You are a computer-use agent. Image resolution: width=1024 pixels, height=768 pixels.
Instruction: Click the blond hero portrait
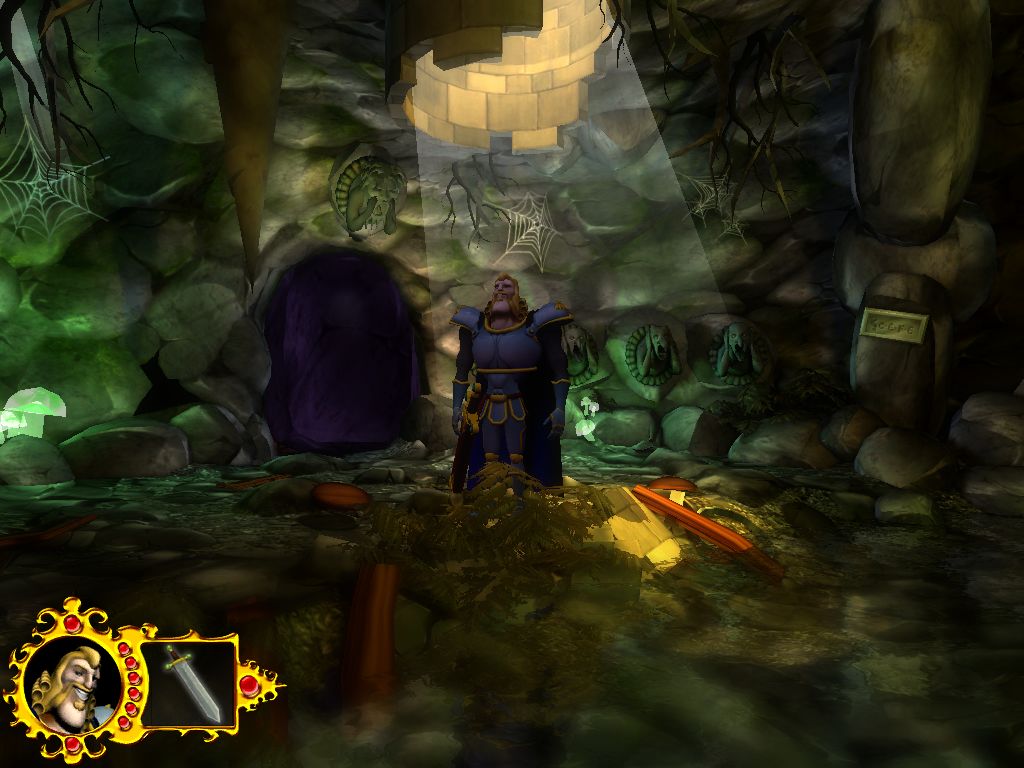(x=69, y=685)
